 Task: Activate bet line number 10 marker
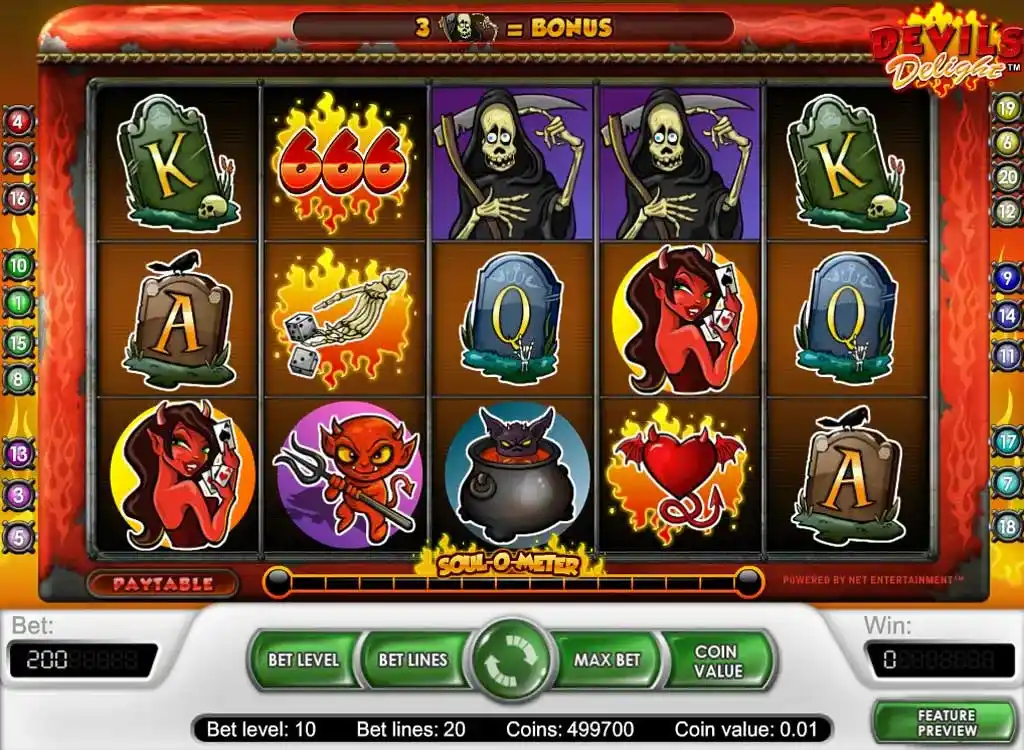coord(19,266)
